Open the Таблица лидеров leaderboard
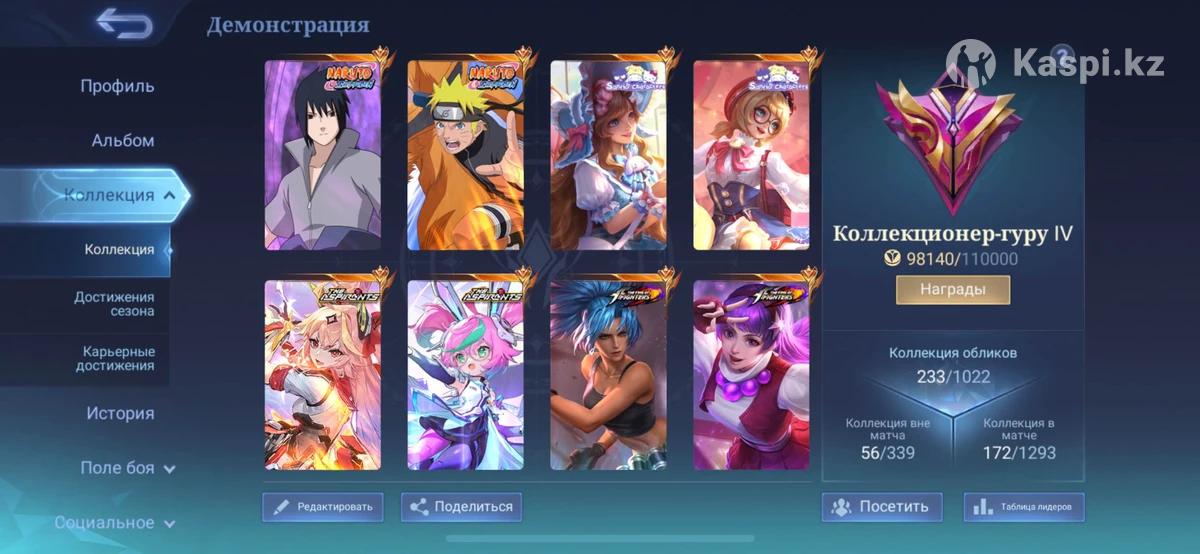 (1023, 507)
